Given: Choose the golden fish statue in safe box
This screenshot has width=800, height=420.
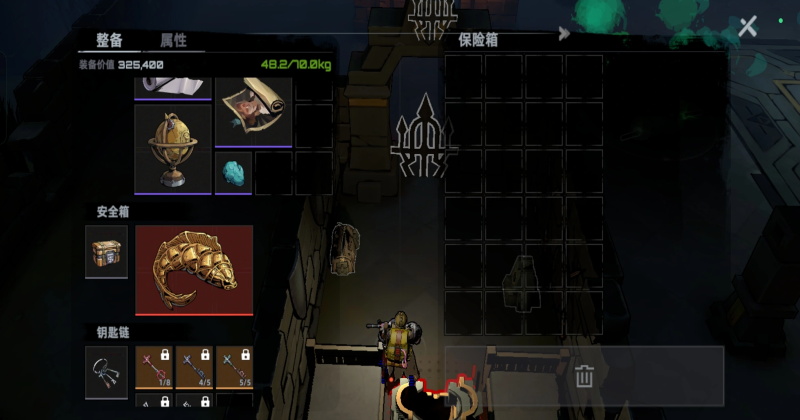Looking at the screenshot, I should pyautogui.click(x=193, y=270).
